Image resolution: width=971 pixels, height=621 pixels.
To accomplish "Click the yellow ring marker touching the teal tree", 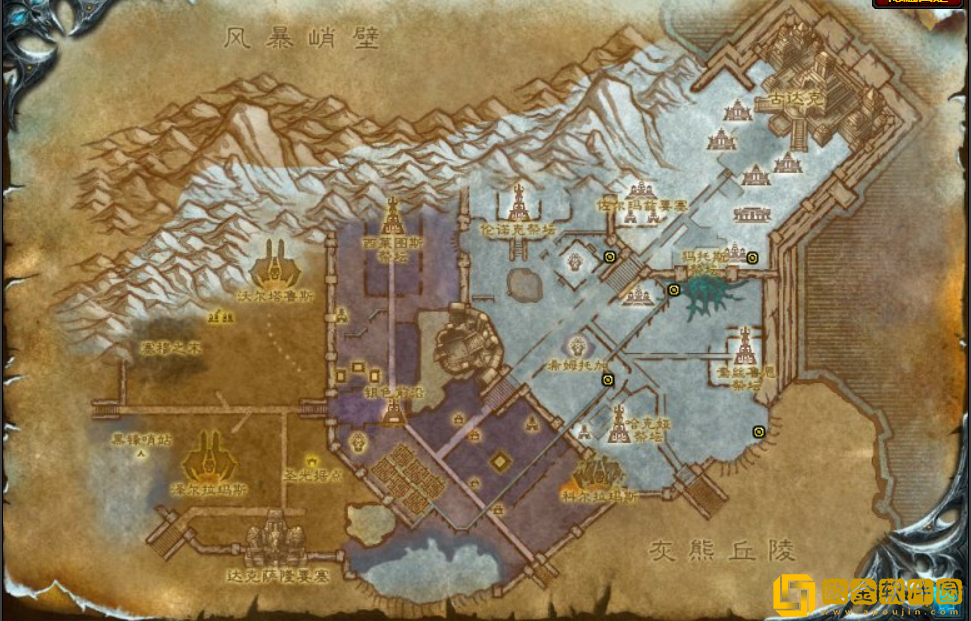I will click(674, 290).
